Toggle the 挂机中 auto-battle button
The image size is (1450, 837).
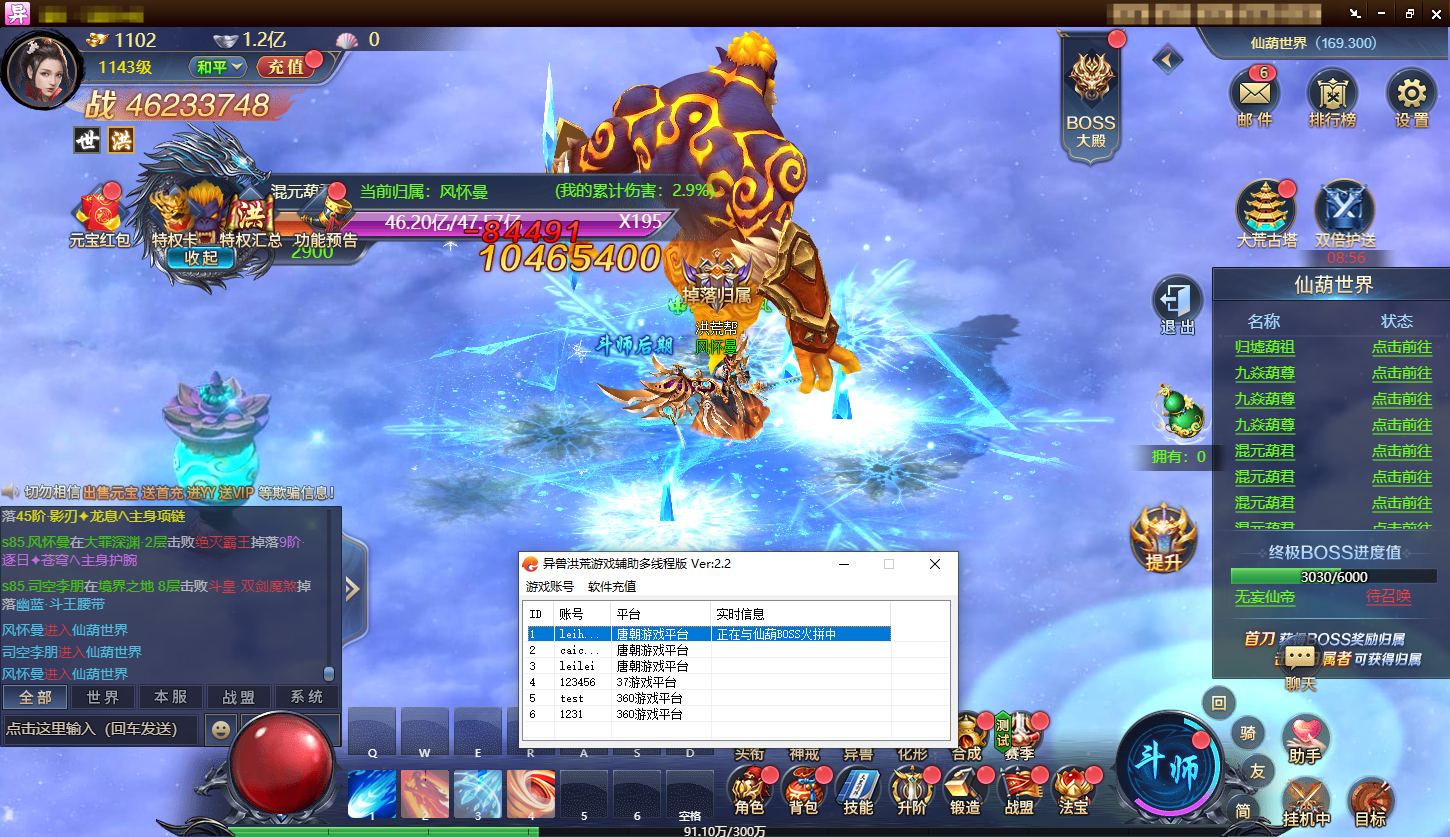point(1307,802)
